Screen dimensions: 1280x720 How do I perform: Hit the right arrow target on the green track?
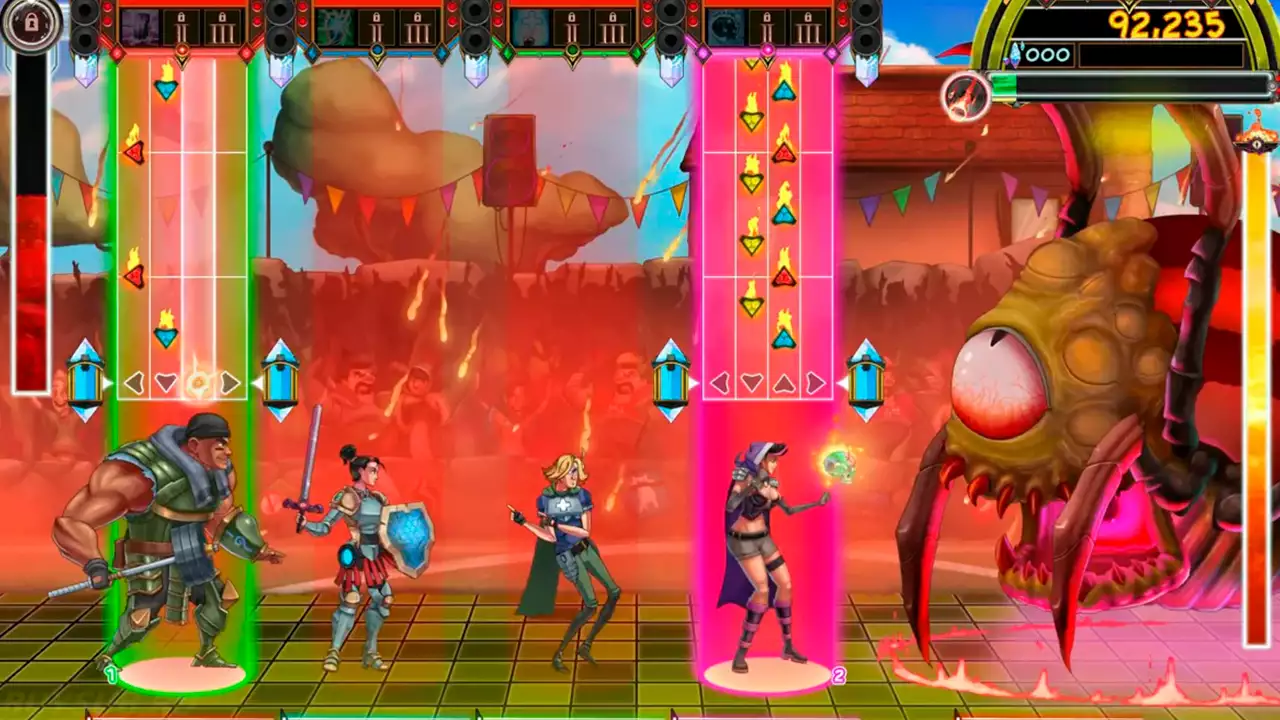coord(230,383)
